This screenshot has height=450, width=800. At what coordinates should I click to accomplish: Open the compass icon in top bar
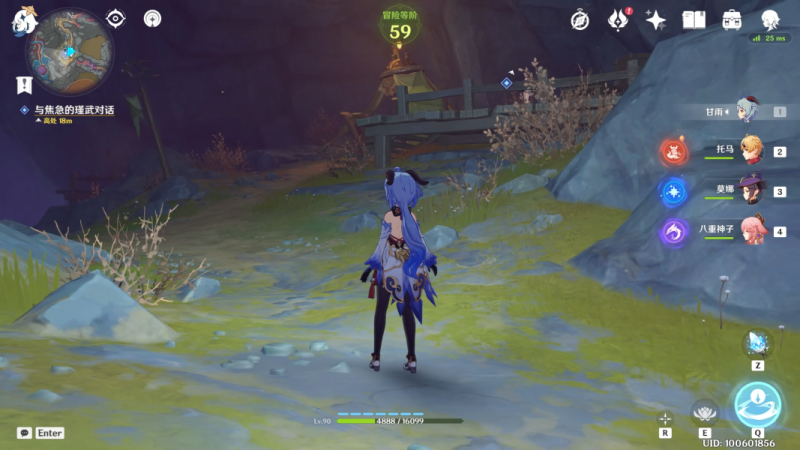tap(580, 20)
